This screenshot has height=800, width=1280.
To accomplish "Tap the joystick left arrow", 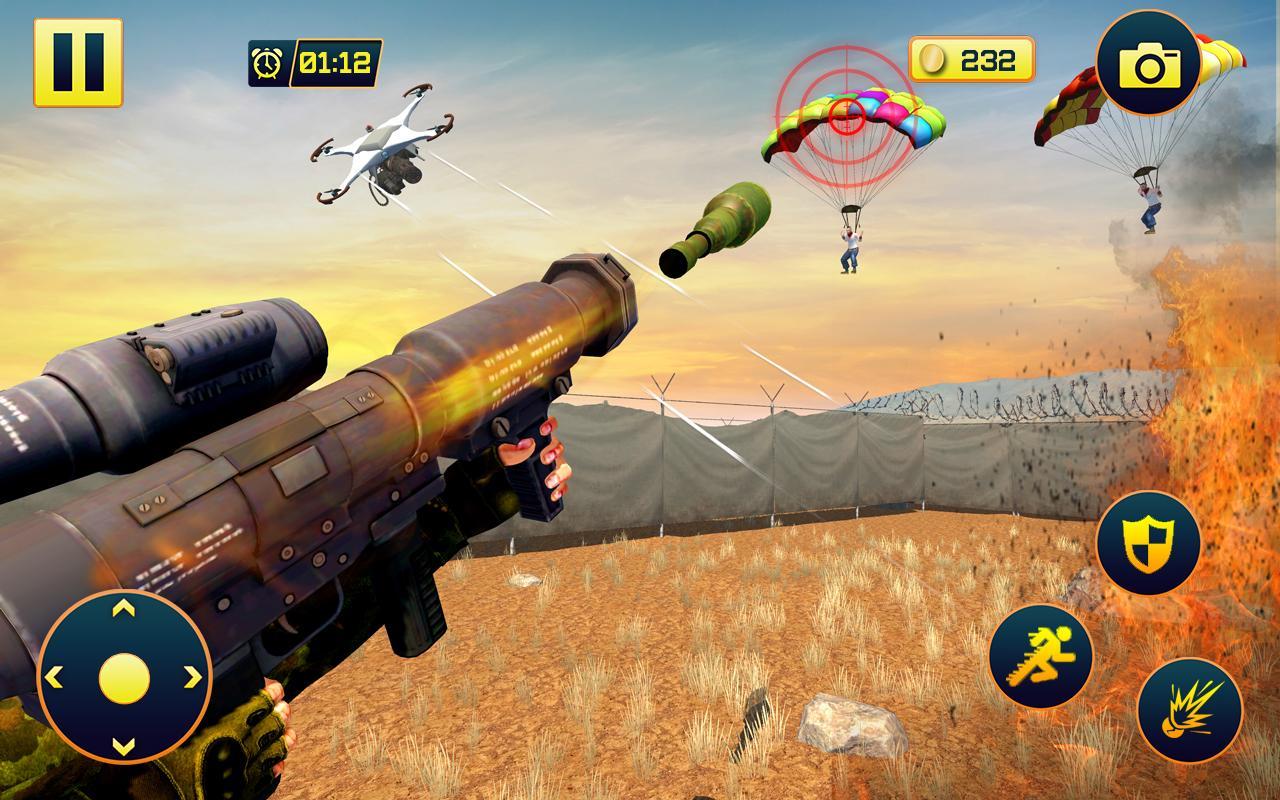I will coord(54,675).
